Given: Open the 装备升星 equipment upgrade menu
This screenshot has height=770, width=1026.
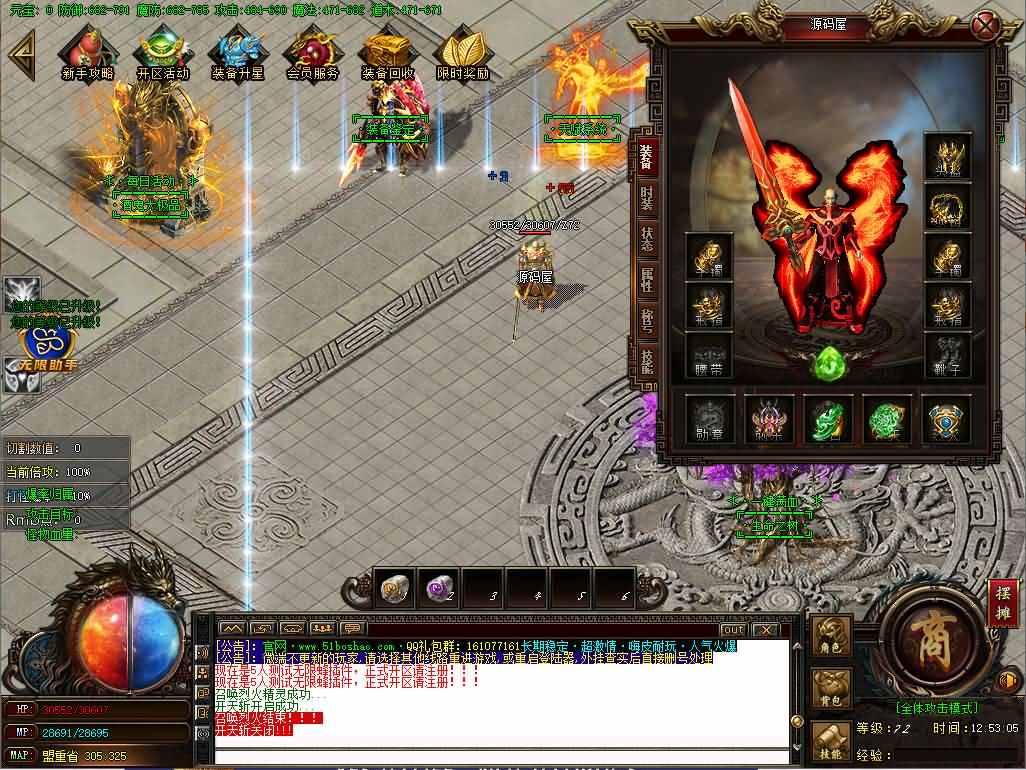Looking at the screenshot, I should pyautogui.click(x=237, y=52).
